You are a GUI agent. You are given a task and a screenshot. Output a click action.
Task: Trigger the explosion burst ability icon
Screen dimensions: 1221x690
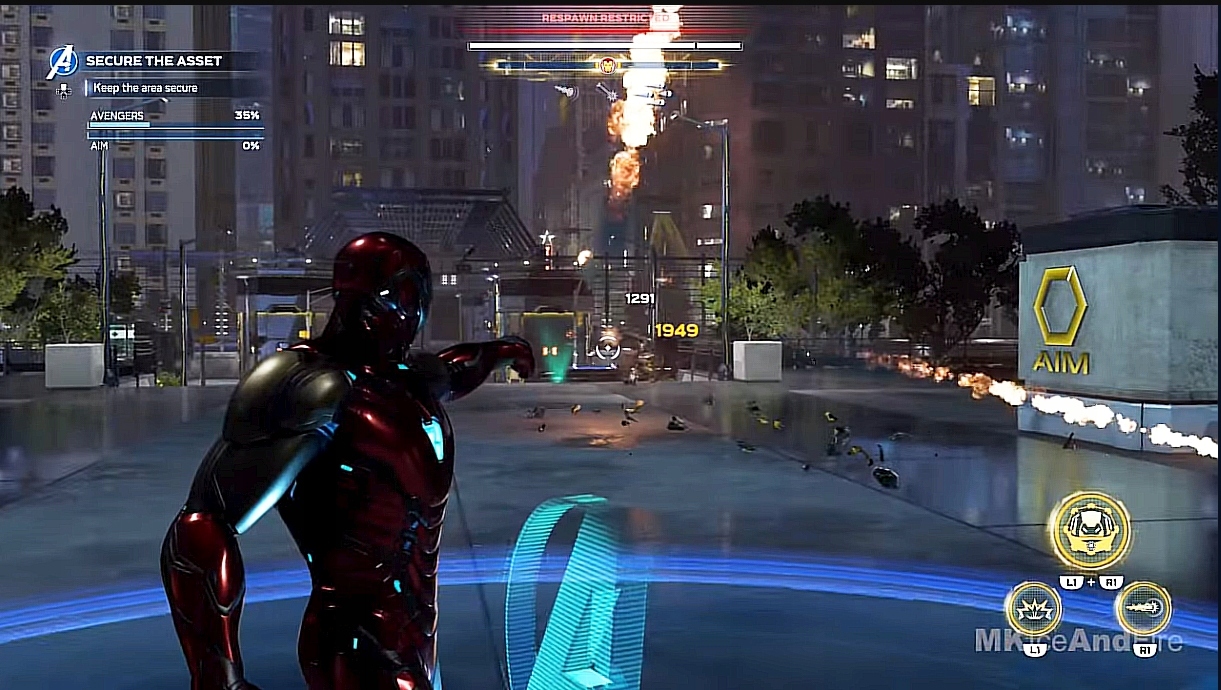pyautogui.click(x=1034, y=609)
